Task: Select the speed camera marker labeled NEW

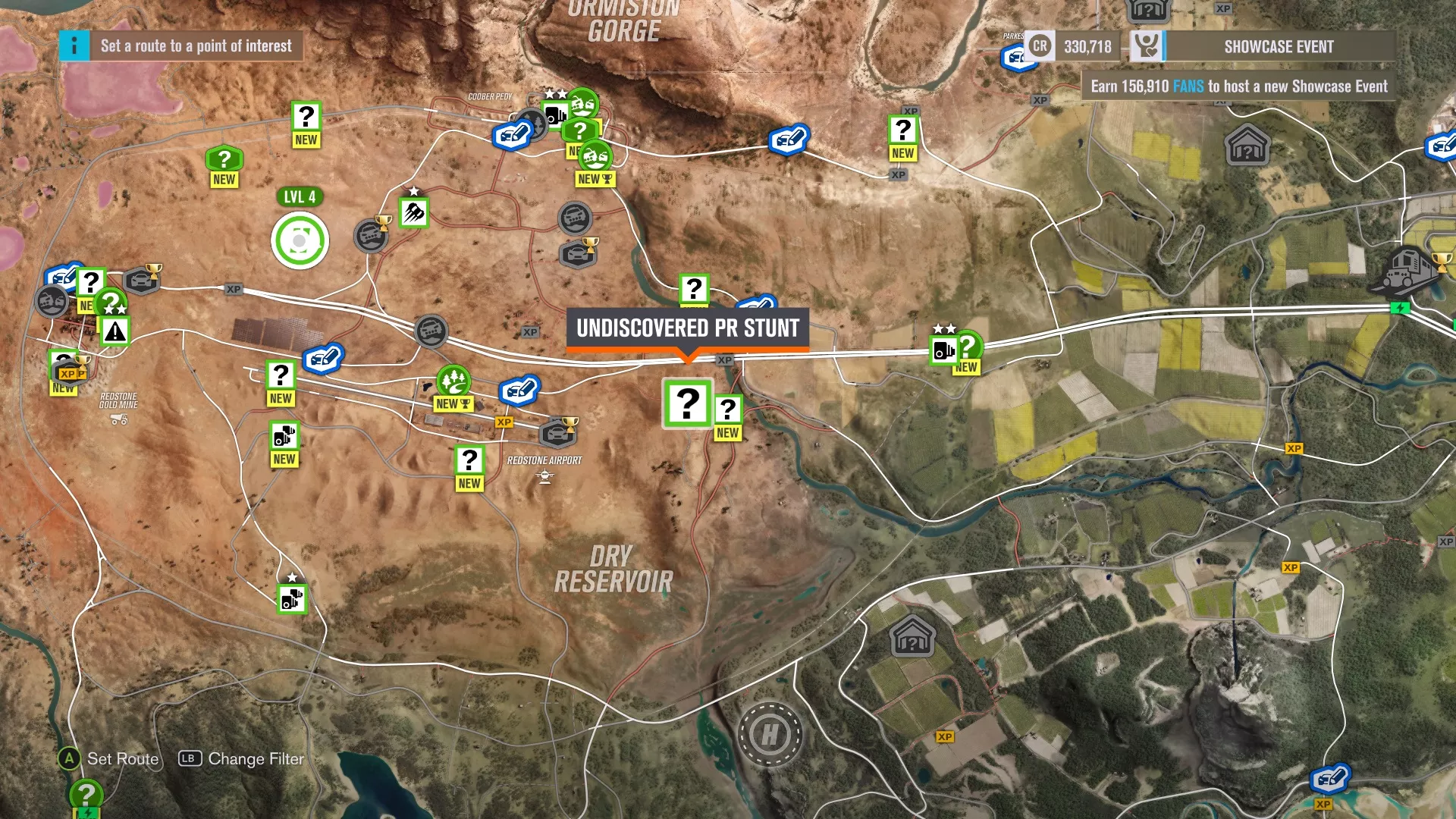Action: tap(284, 436)
